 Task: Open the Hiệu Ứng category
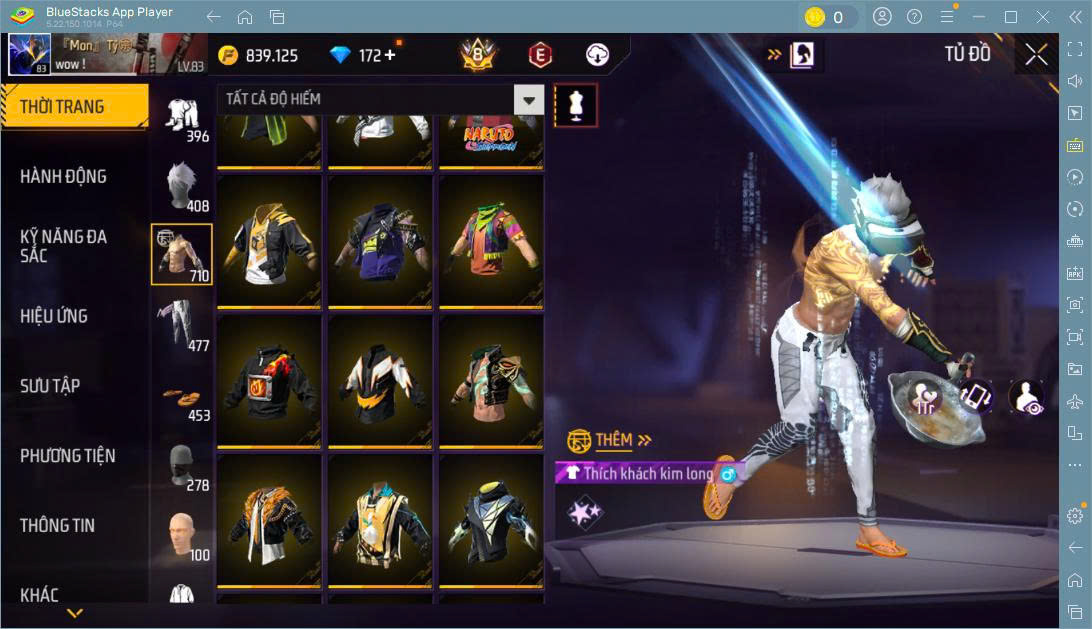pos(54,316)
